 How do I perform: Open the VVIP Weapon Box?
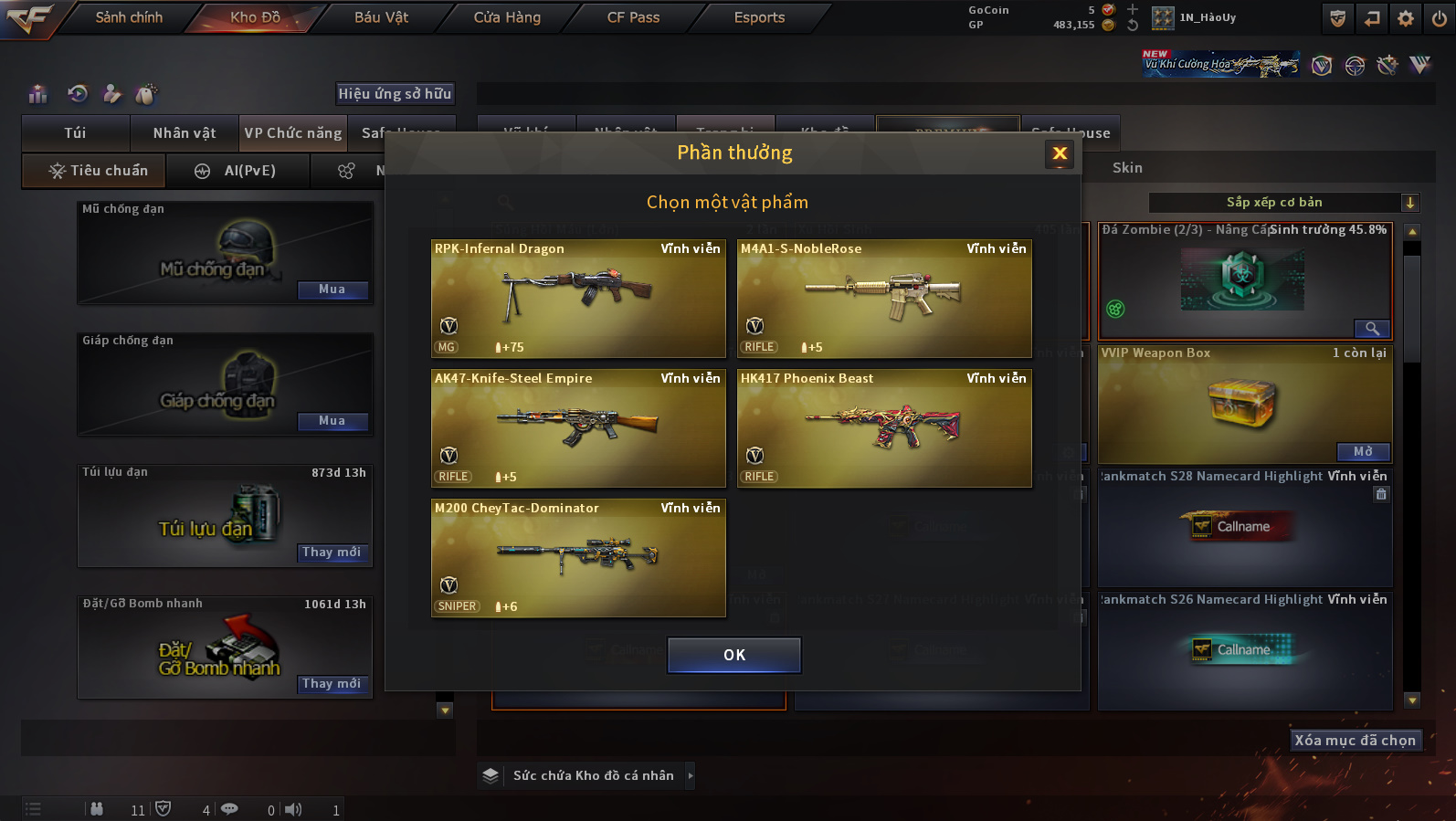pyautogui.click(x=1363, y=452)
